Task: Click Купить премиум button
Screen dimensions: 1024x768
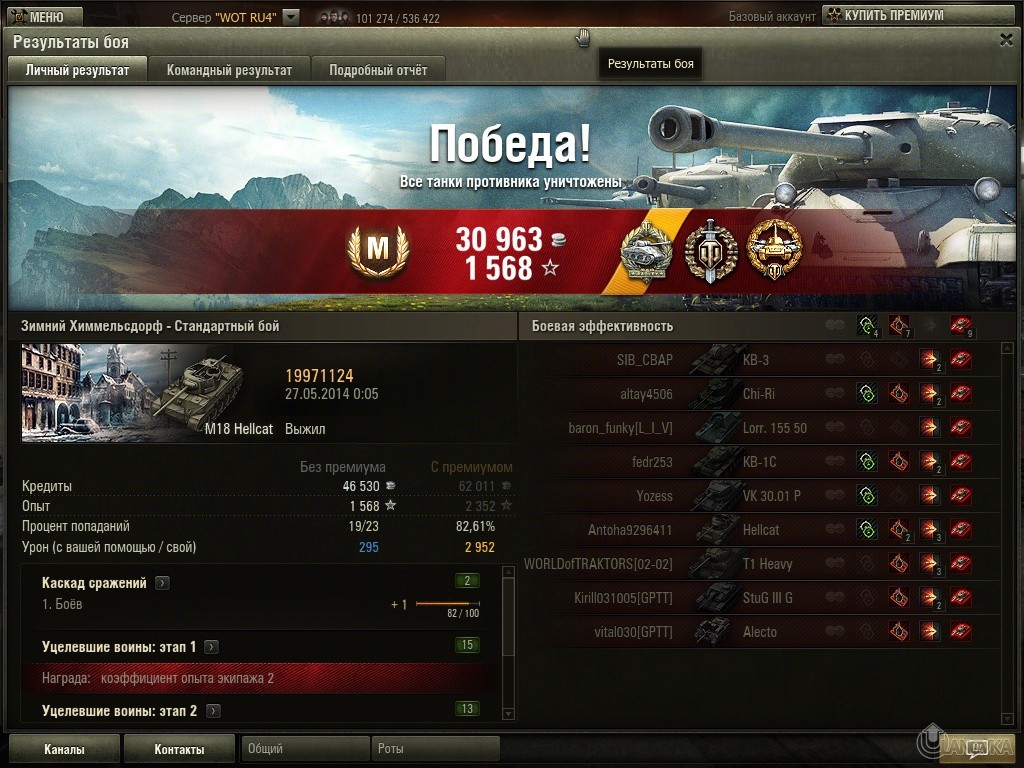Action: (x=885, y=15)
